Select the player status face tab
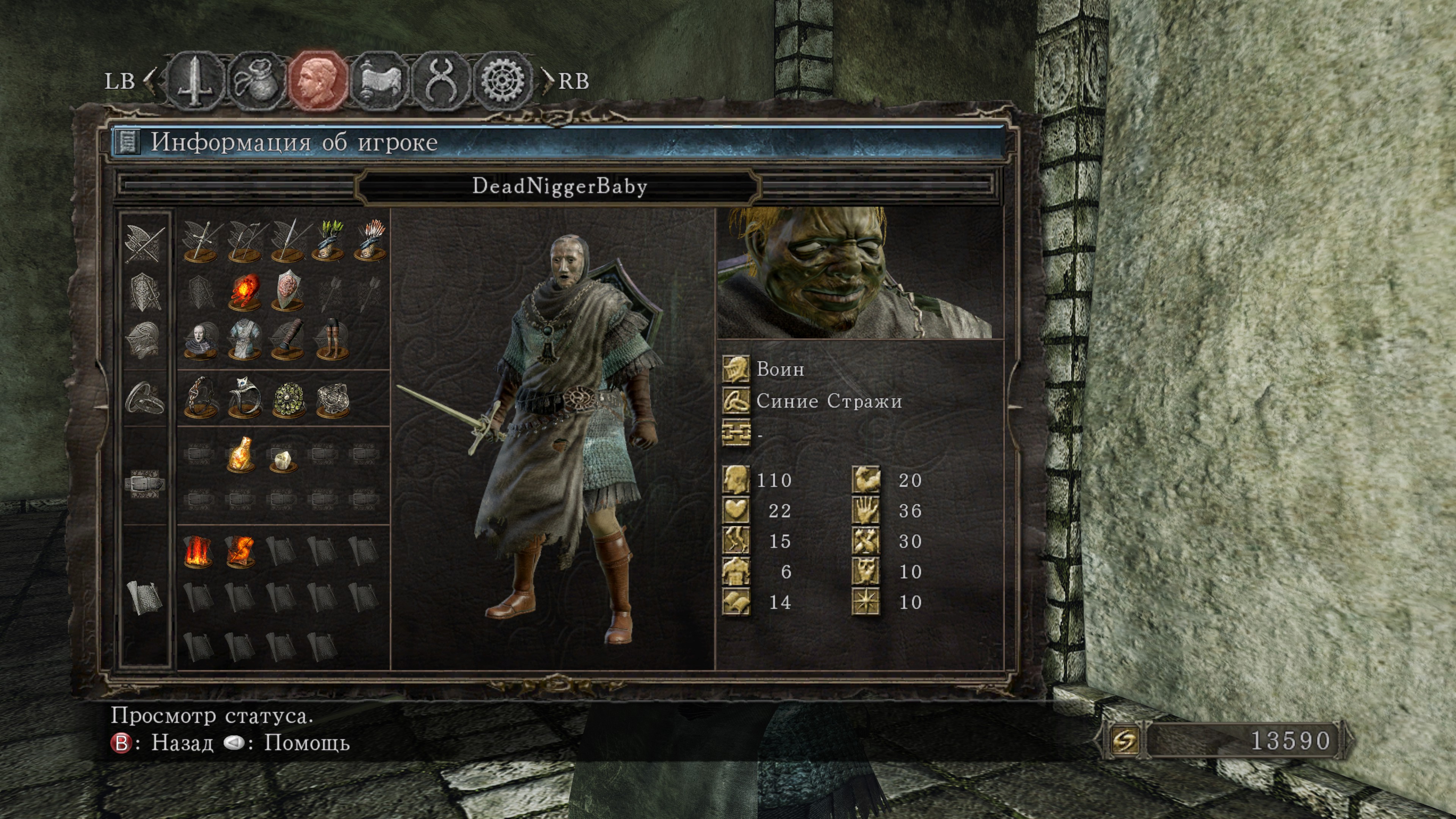 tap(318, 81)
